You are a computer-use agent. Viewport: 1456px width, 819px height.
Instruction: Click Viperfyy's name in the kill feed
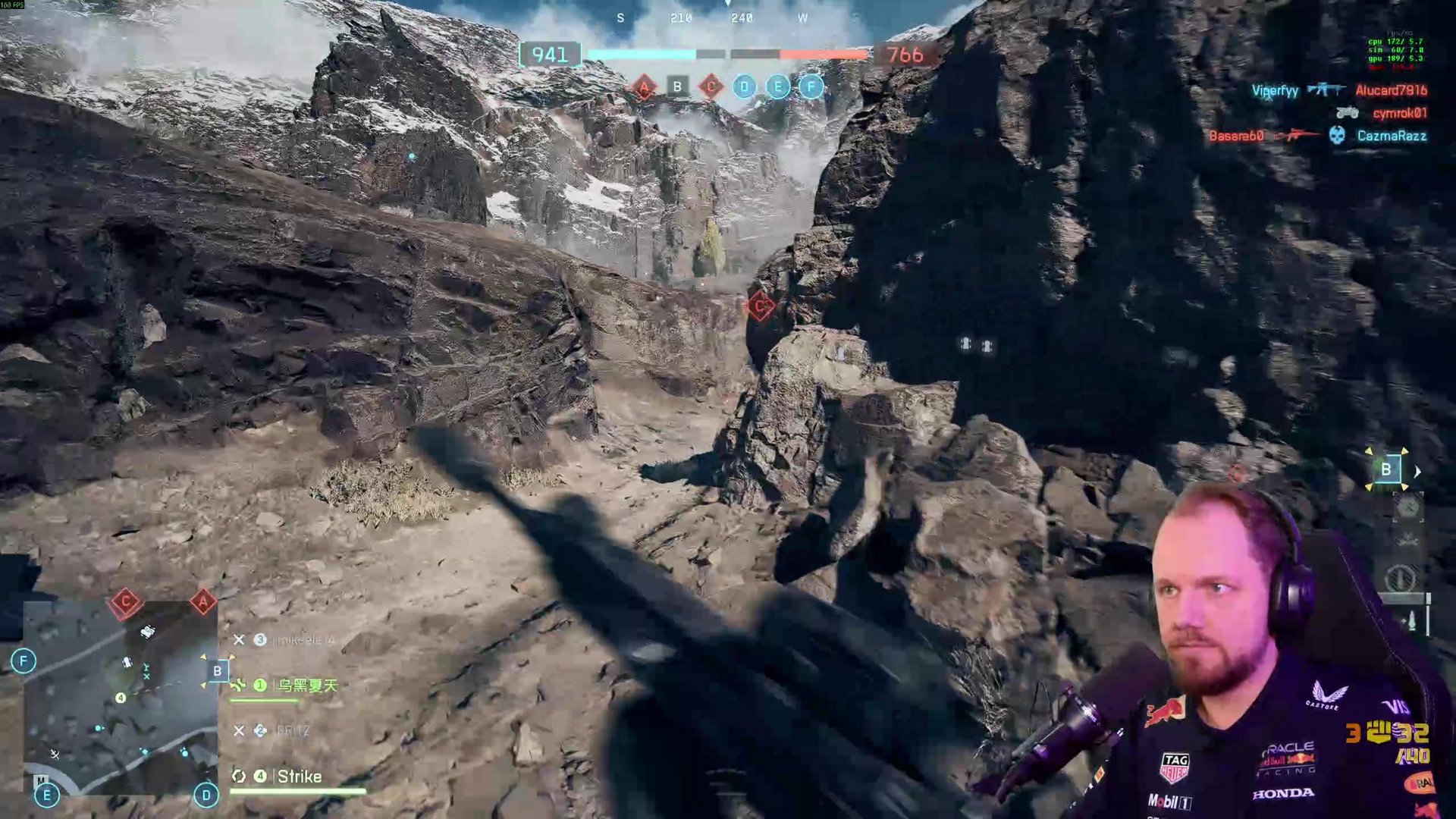[1275, 91]
